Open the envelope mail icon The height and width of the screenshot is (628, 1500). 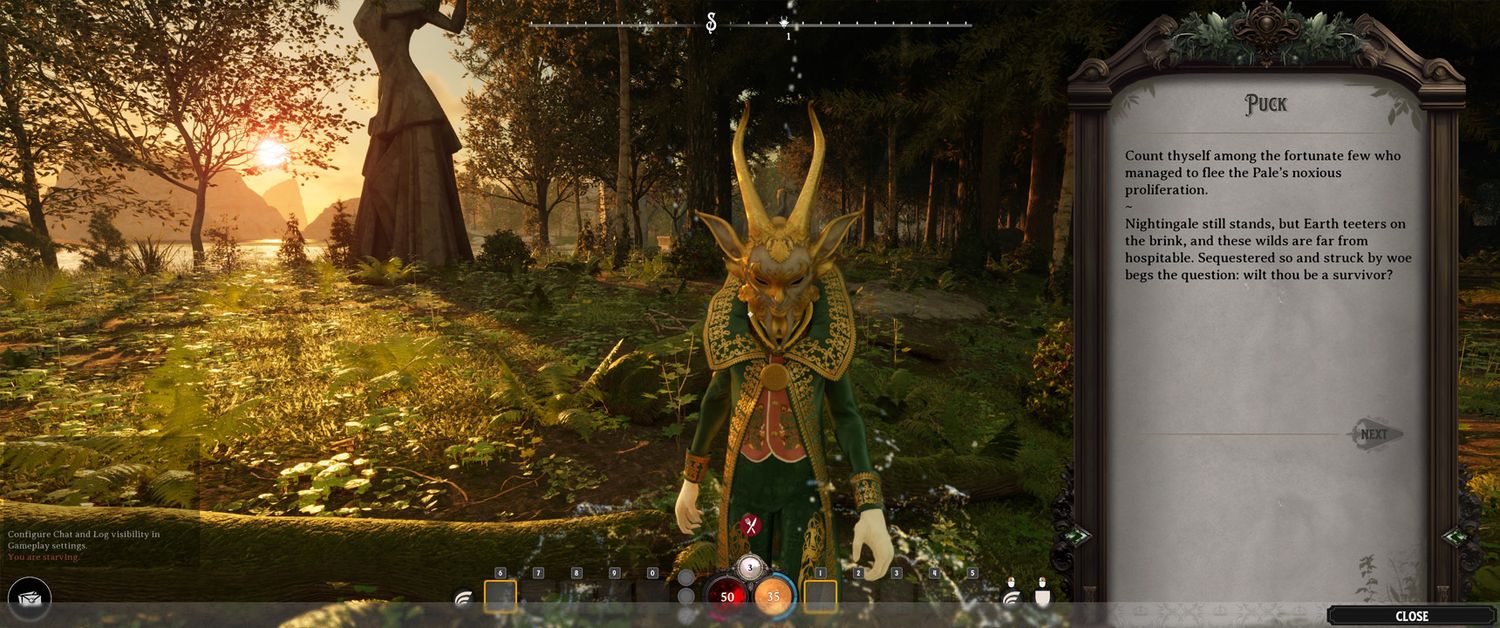pos(28,599)
